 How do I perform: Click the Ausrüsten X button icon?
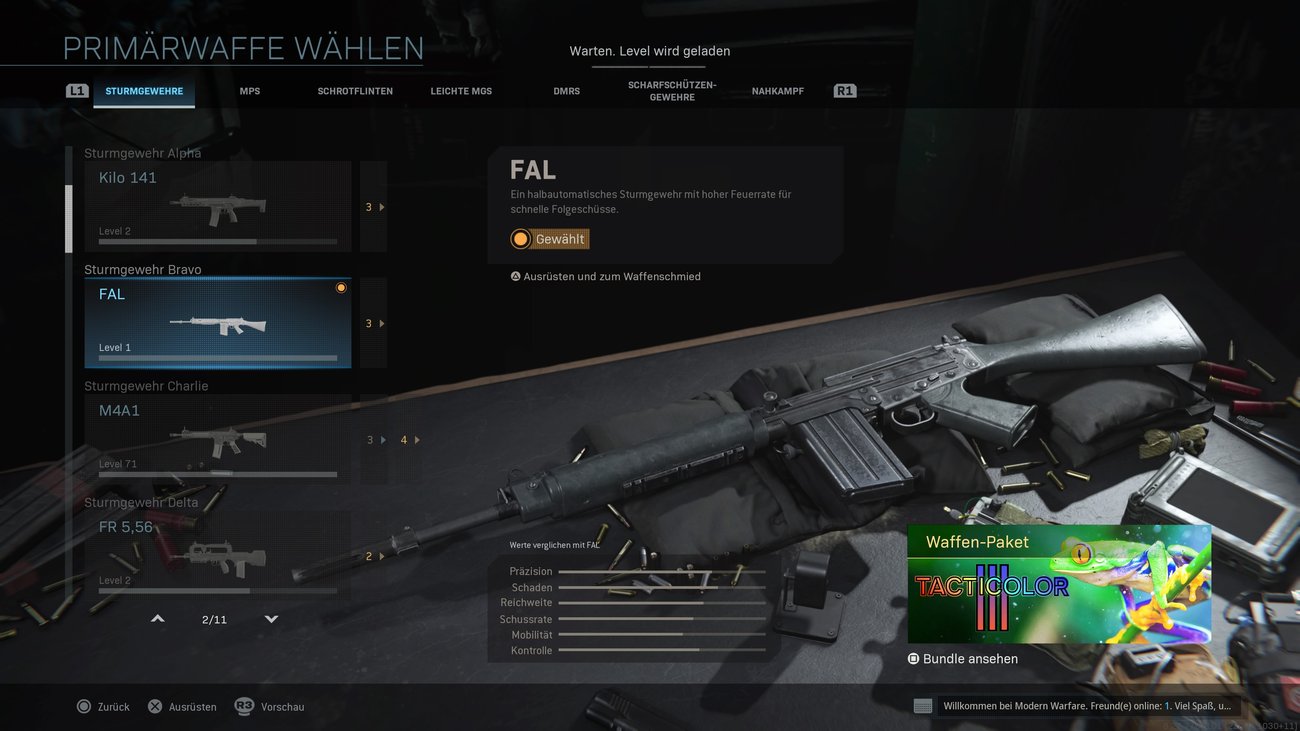click(155, 706)
